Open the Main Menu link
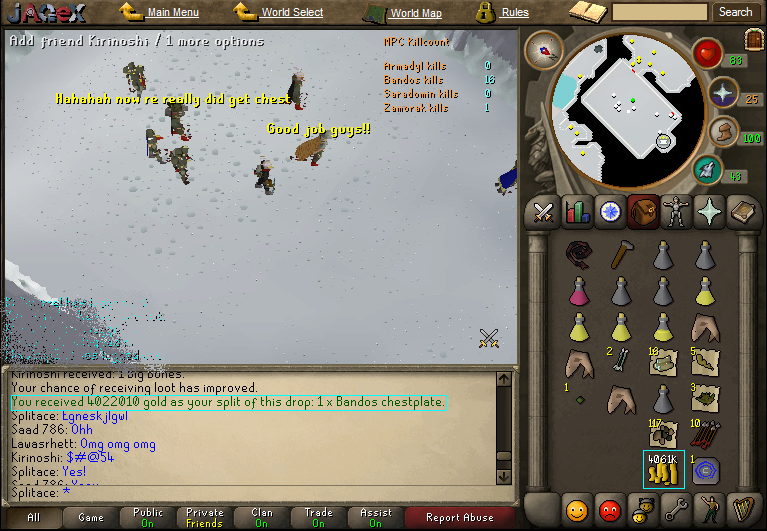Image resolution: width=767 pixels, height=531 pixels. (172, 12)
